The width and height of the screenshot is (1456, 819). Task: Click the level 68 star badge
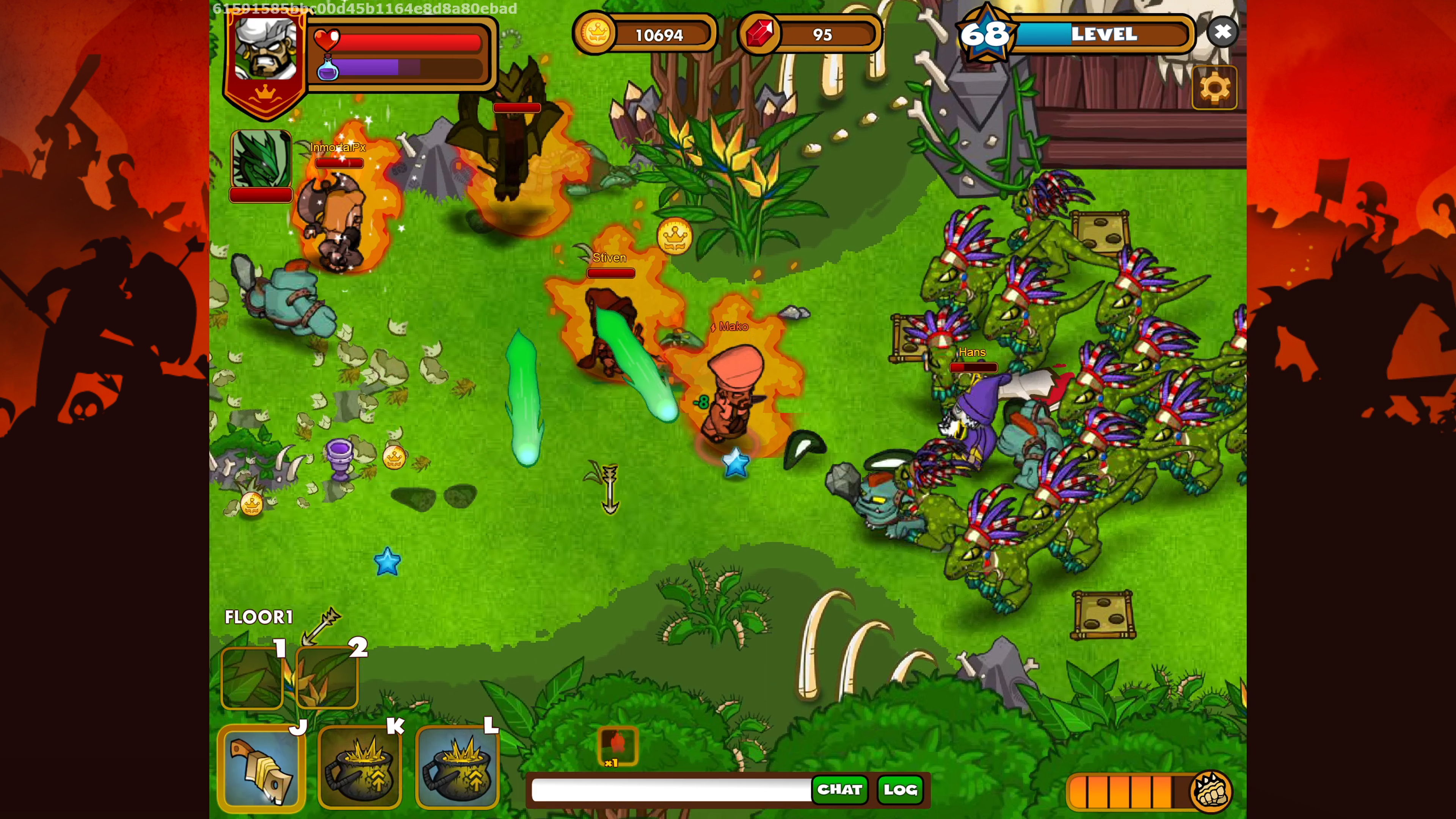pyautogui.click(x=985, y=34)
